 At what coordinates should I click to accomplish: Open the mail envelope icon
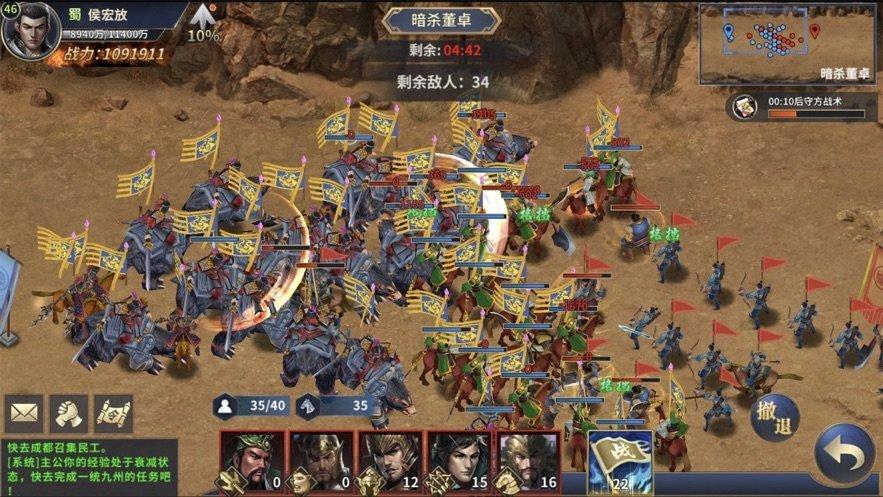[23, 413]
